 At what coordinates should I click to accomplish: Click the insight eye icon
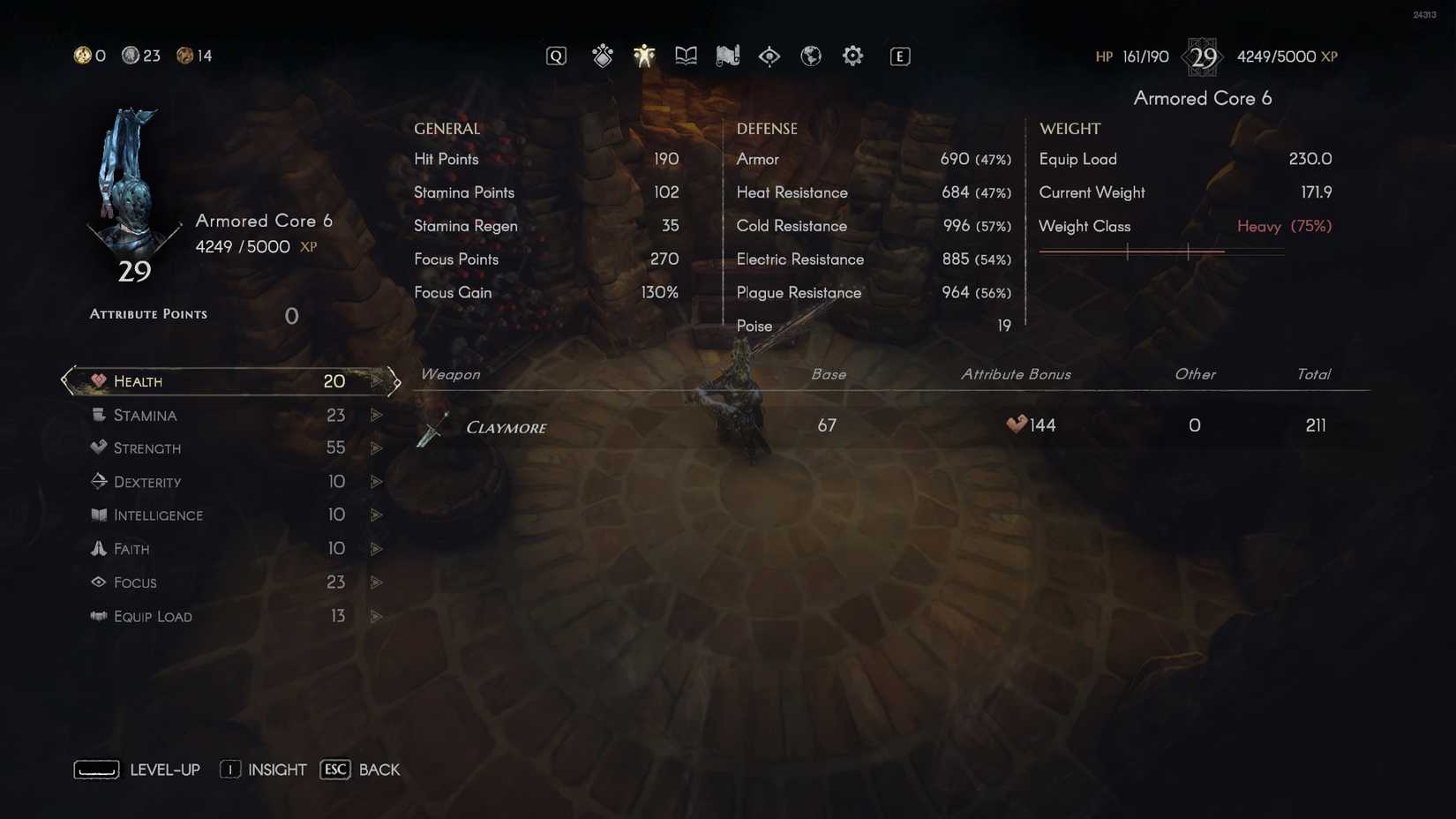pos(769,55)
